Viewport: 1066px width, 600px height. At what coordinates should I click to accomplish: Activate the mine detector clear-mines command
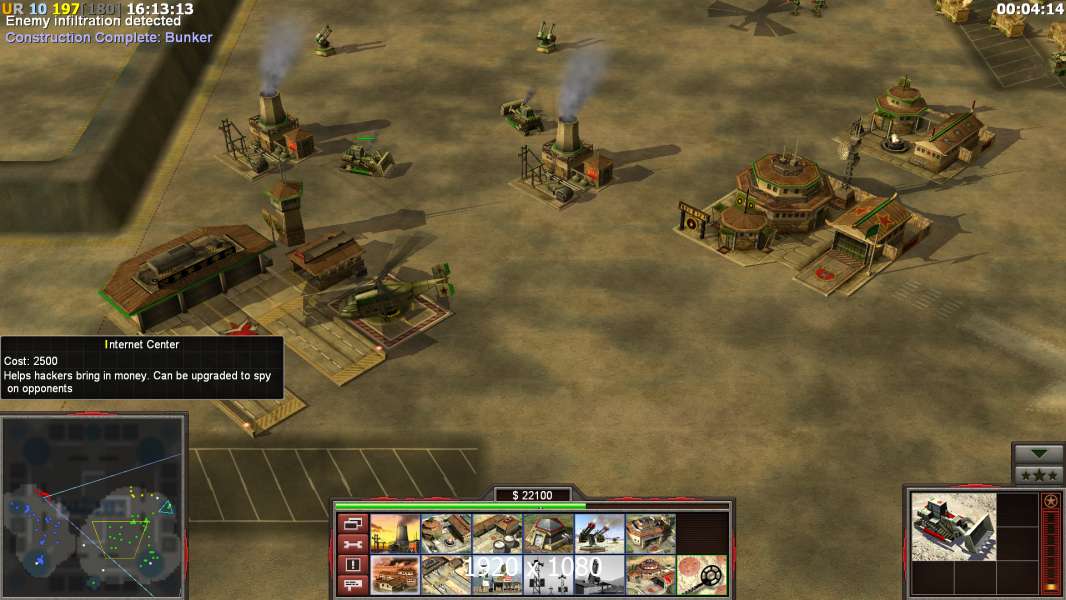701,575
